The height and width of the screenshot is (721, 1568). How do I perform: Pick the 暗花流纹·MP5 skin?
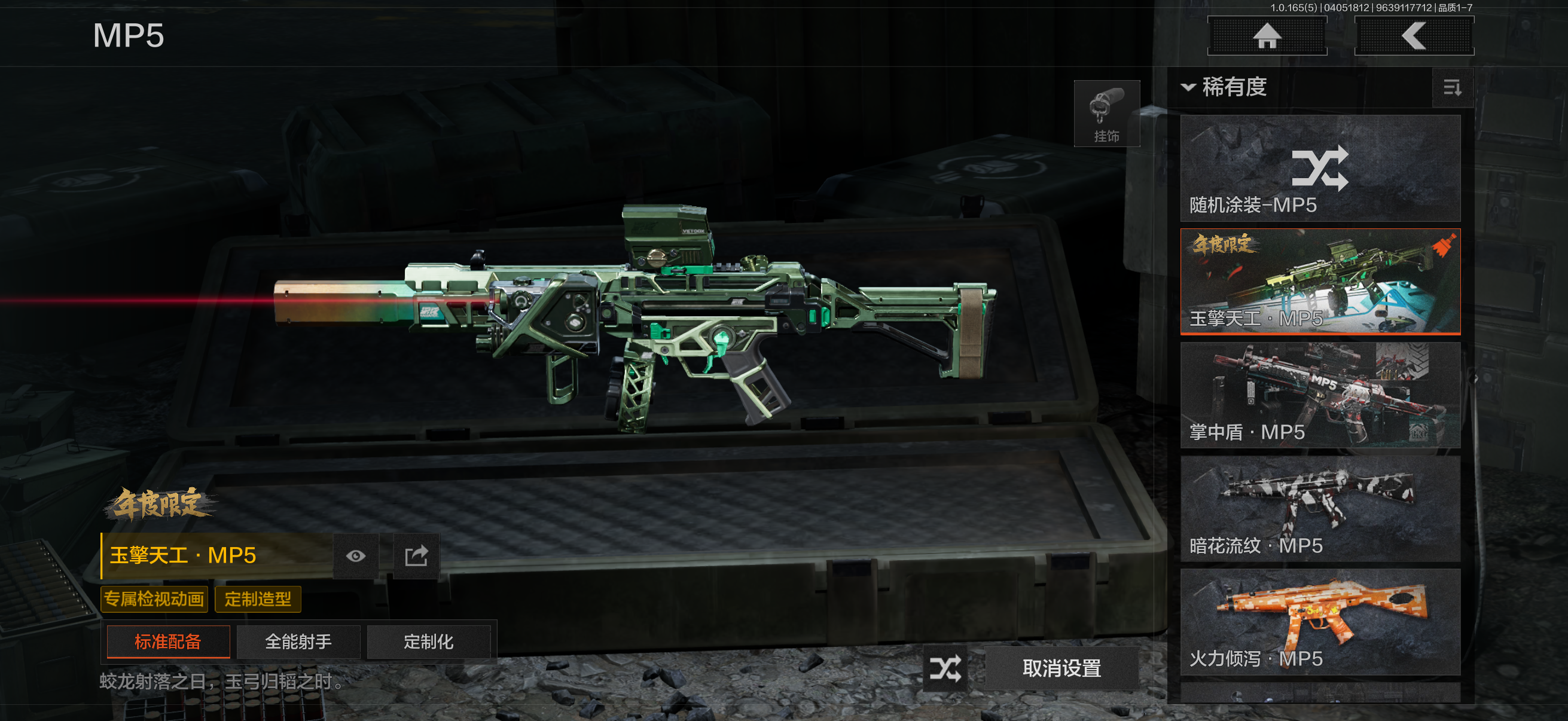click(x=1320, y=509)
